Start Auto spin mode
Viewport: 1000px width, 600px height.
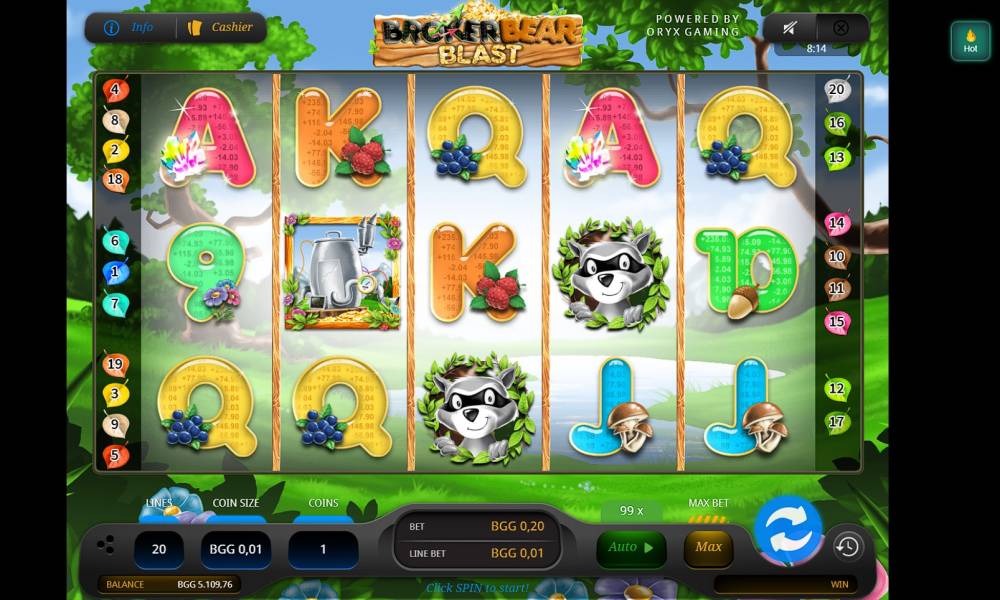click(x=631, y=548)
